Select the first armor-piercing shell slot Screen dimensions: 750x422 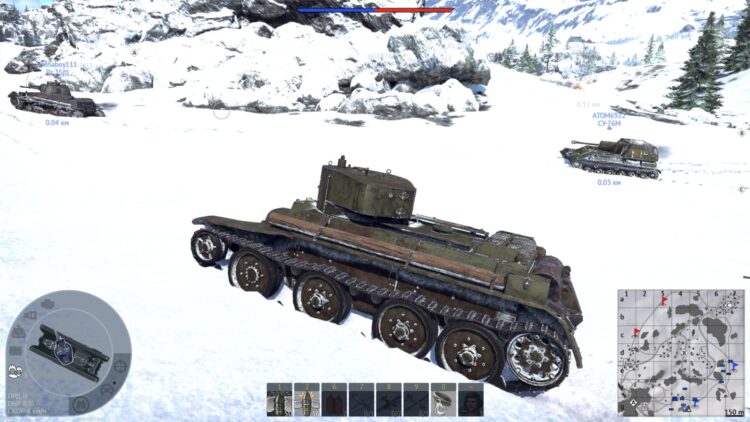pyautogui.click(x=279, y=400)
